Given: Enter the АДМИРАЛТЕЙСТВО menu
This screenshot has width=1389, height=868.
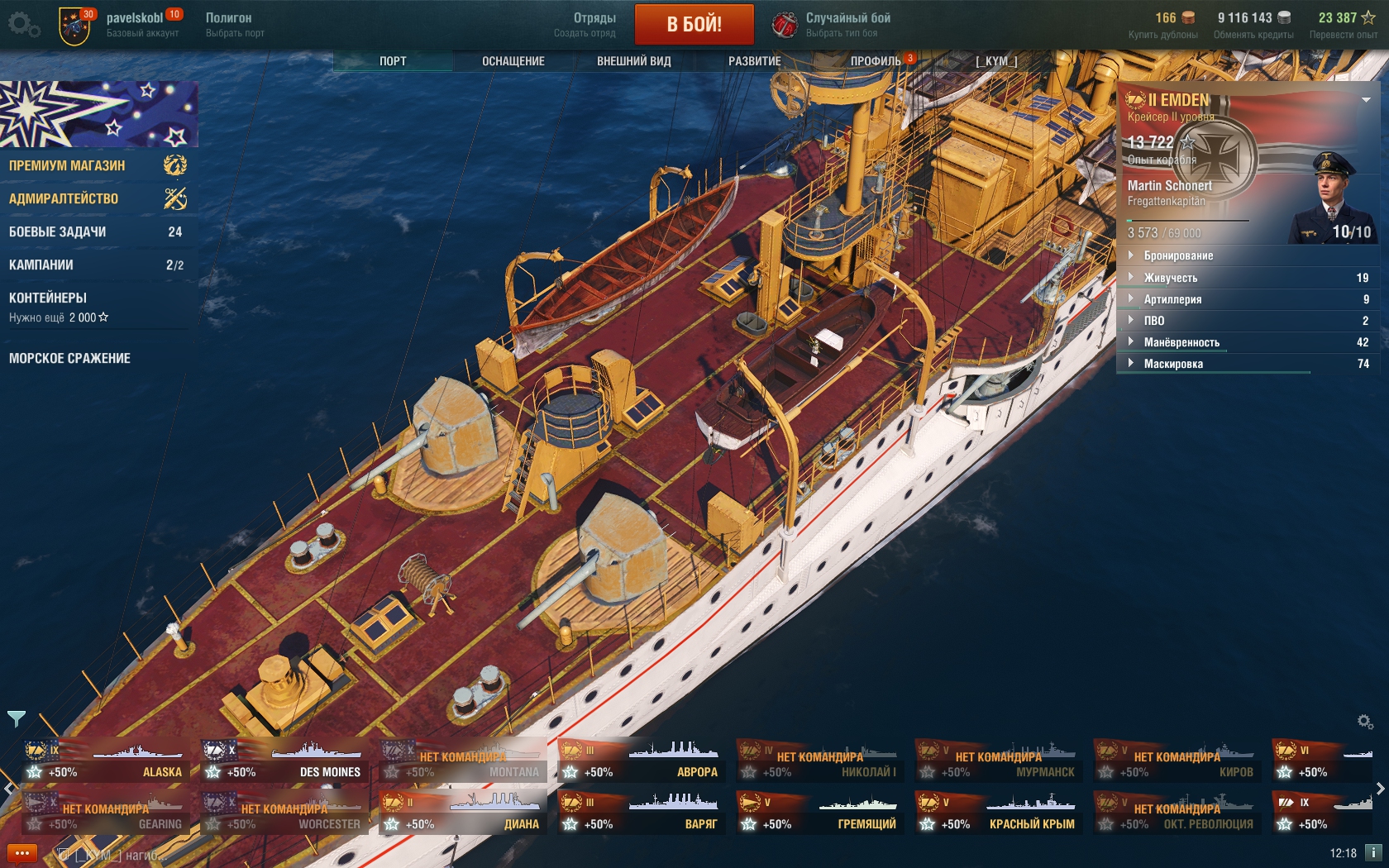Looking at the screenshot, I should coord(64,198).
